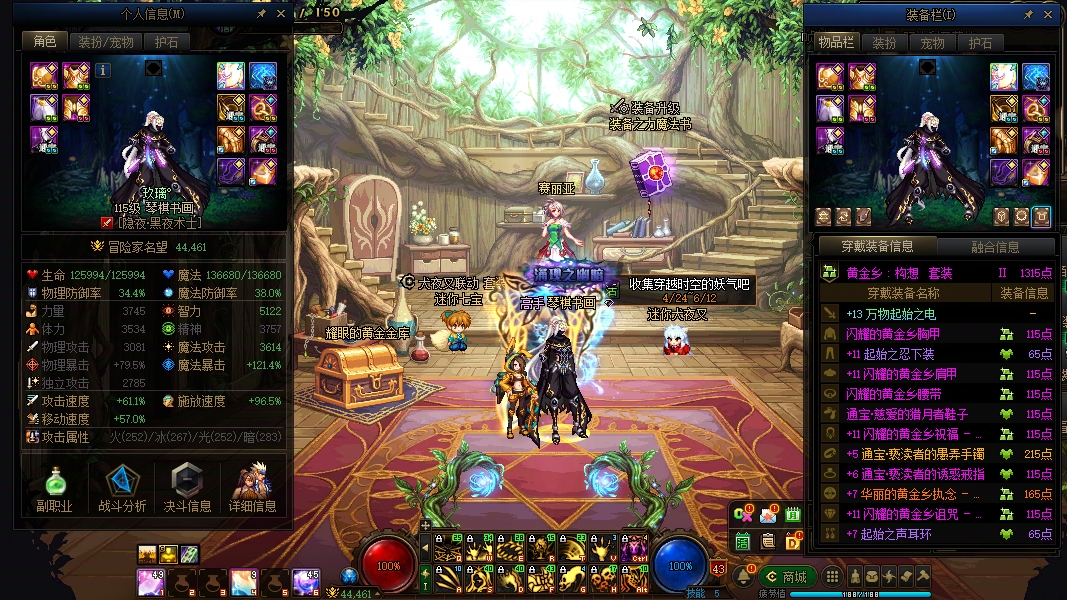Image resolution: width=1067 pixels, height=600 pixels.
Task: Click the info 'i' icon above character portrait
Action: point(103,70)
